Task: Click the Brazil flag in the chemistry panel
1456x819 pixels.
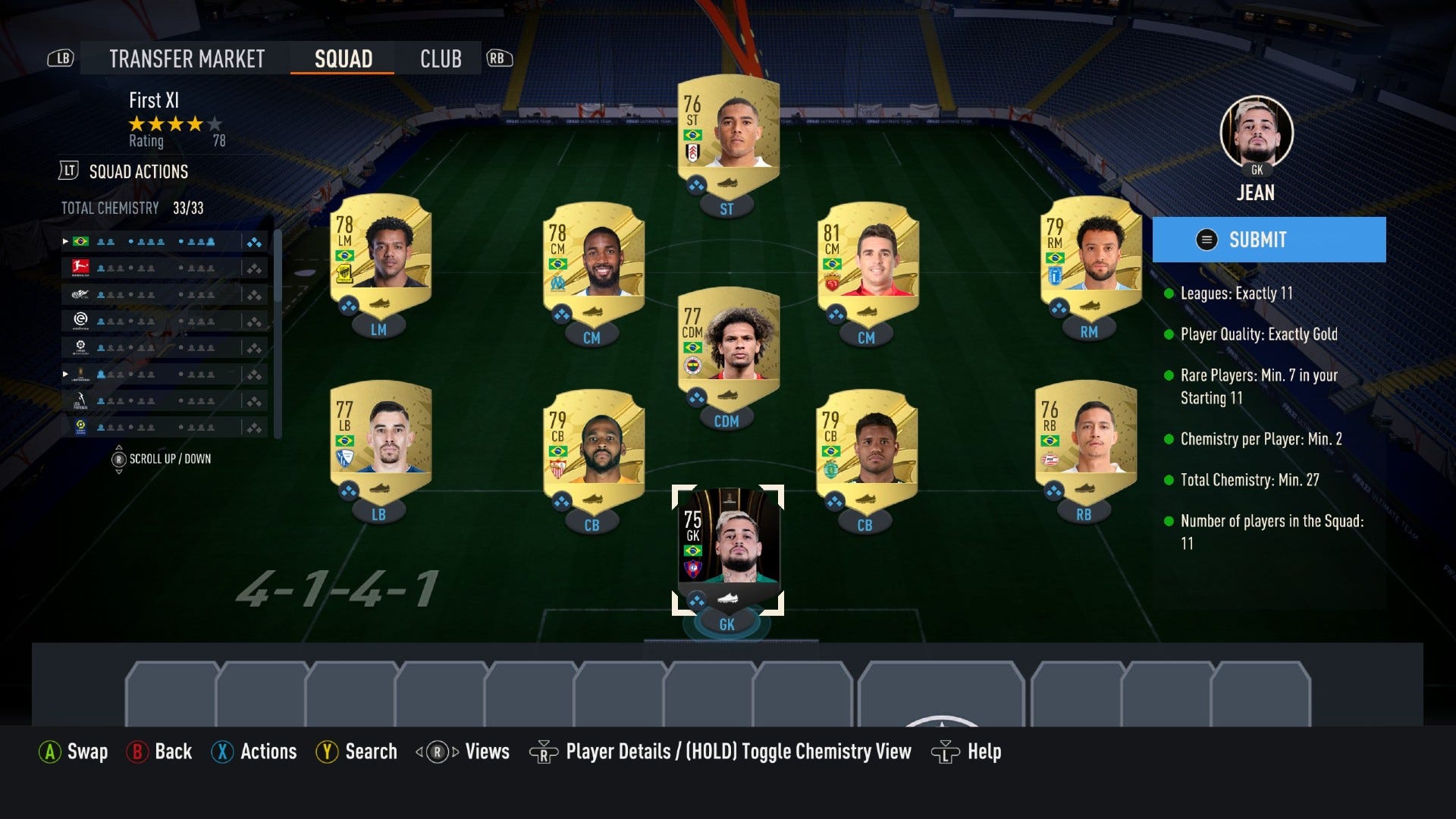Action: pyautogui.click(x=81, y=241)
